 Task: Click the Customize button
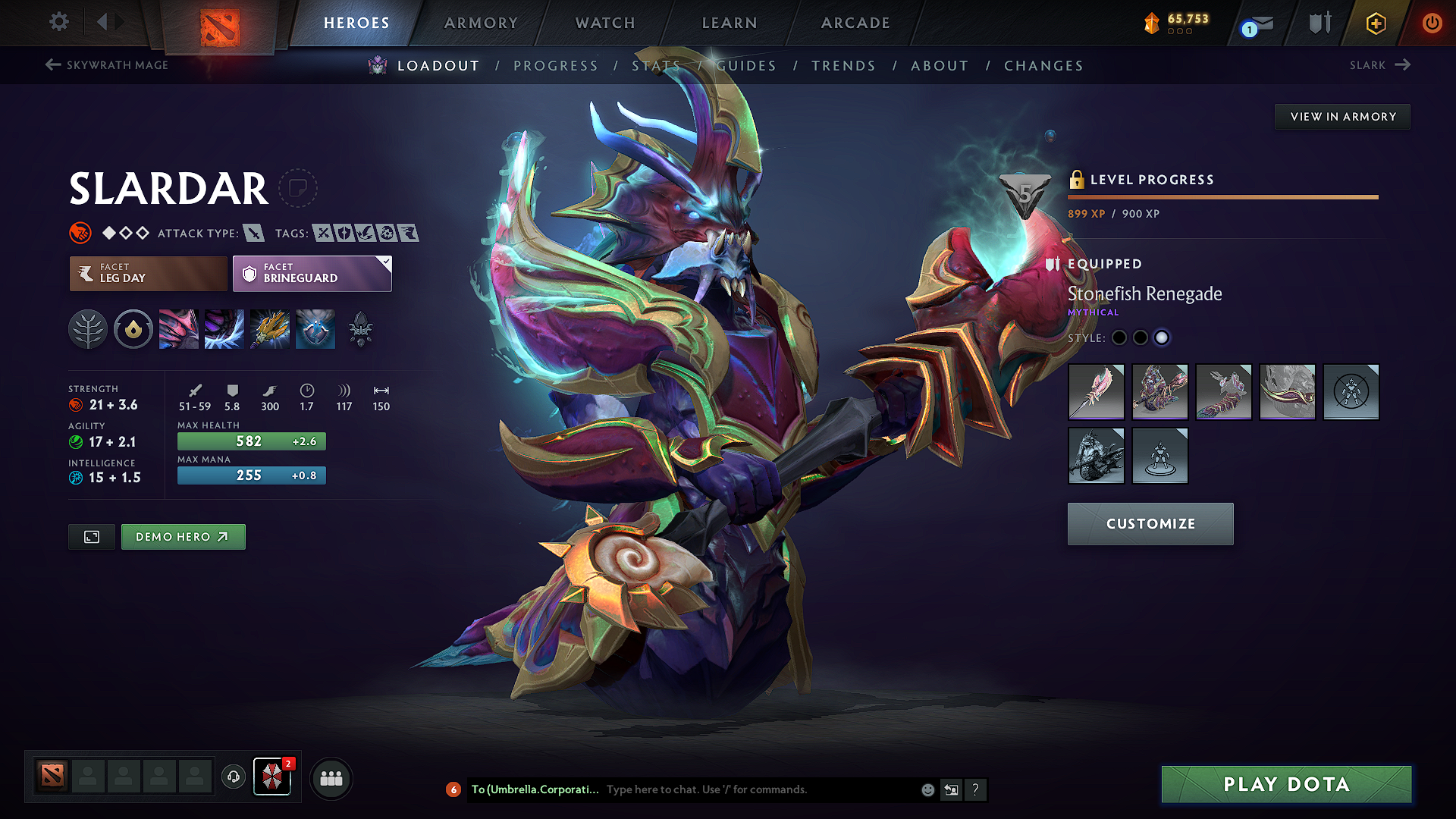1150,523
